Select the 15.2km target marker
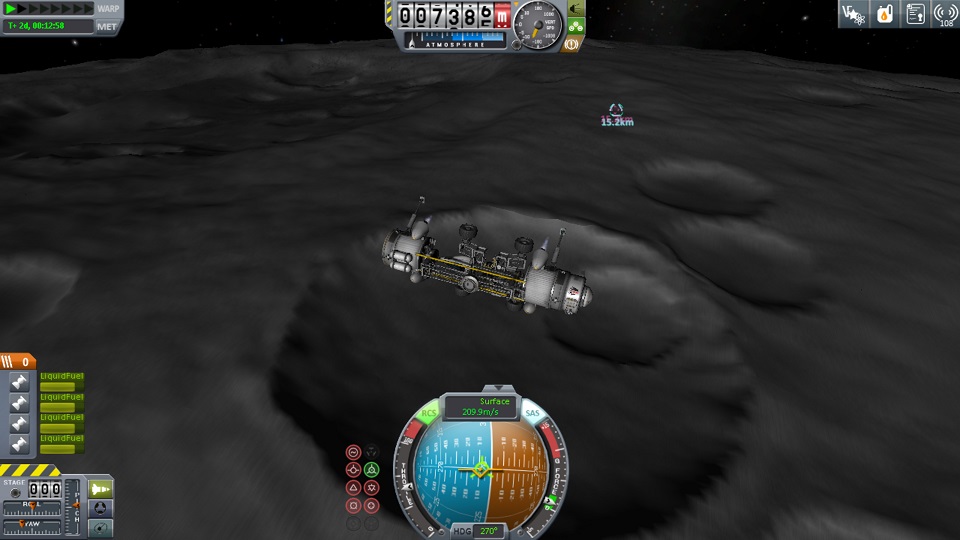This screenshot has width=960, height=540. click(616, 110)
